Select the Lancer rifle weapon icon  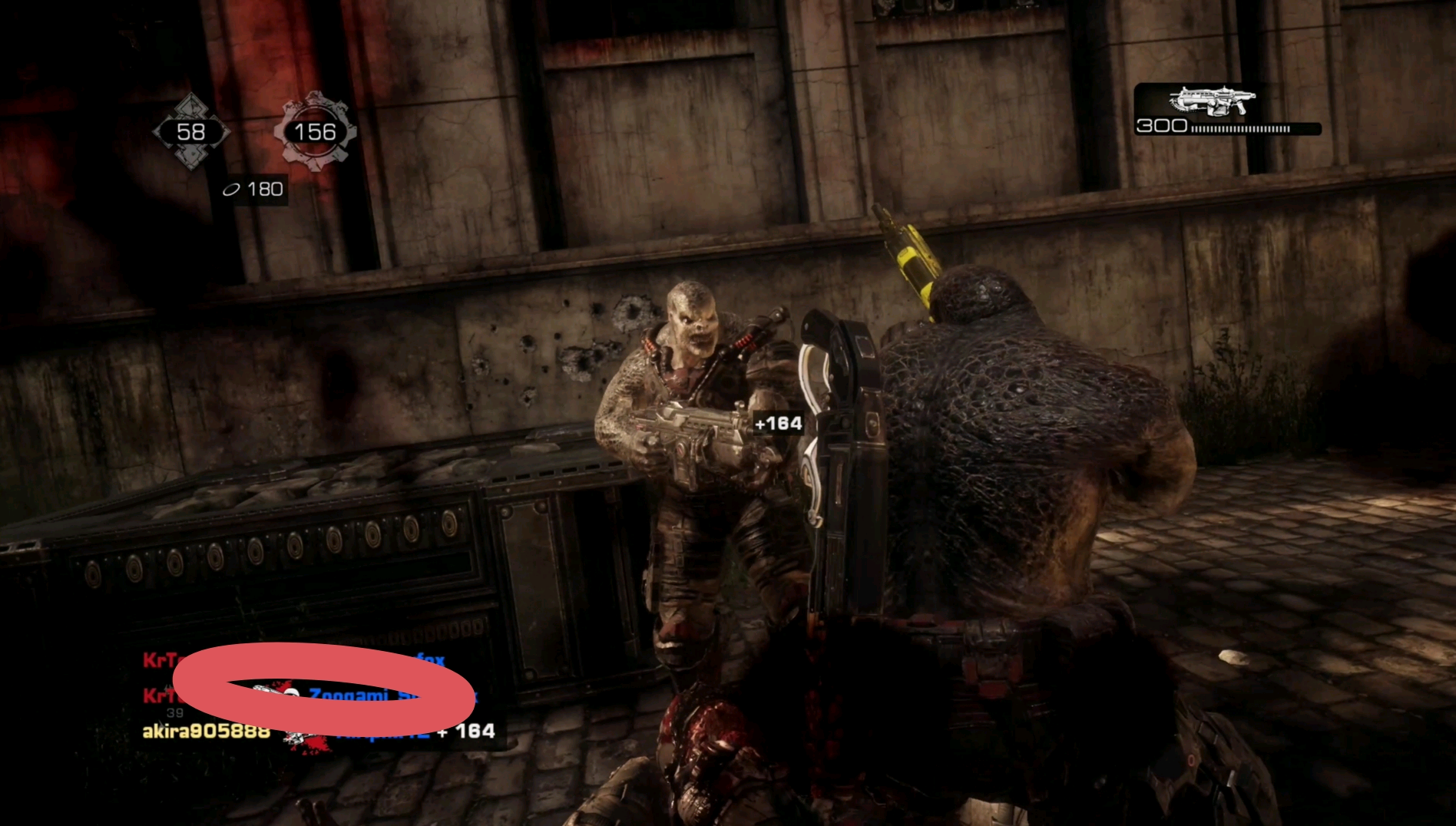pyautogui.click(x=1212, y=101)
